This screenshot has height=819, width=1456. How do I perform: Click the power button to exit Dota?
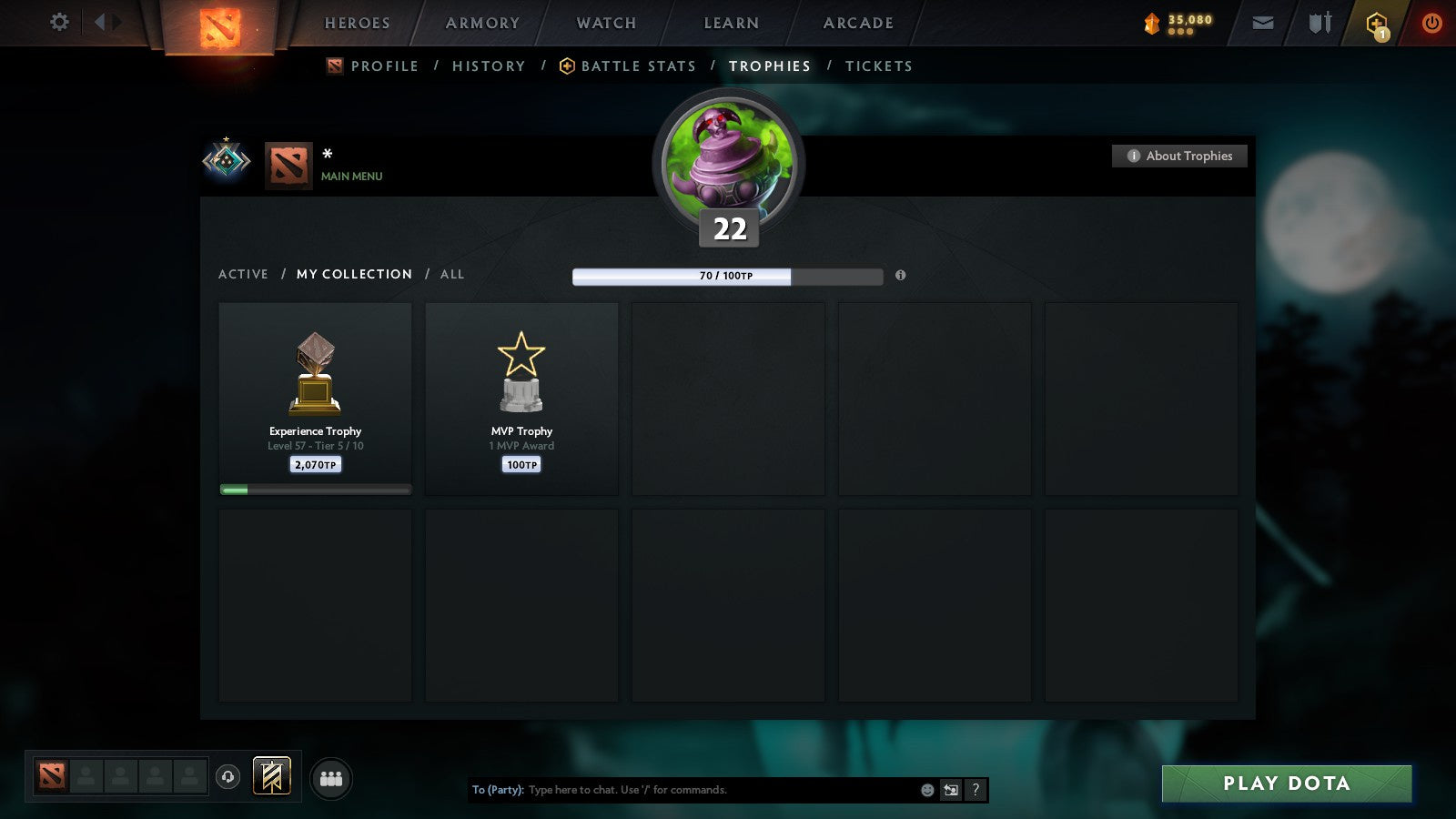pyautogui.click(x=1431, y=23)
